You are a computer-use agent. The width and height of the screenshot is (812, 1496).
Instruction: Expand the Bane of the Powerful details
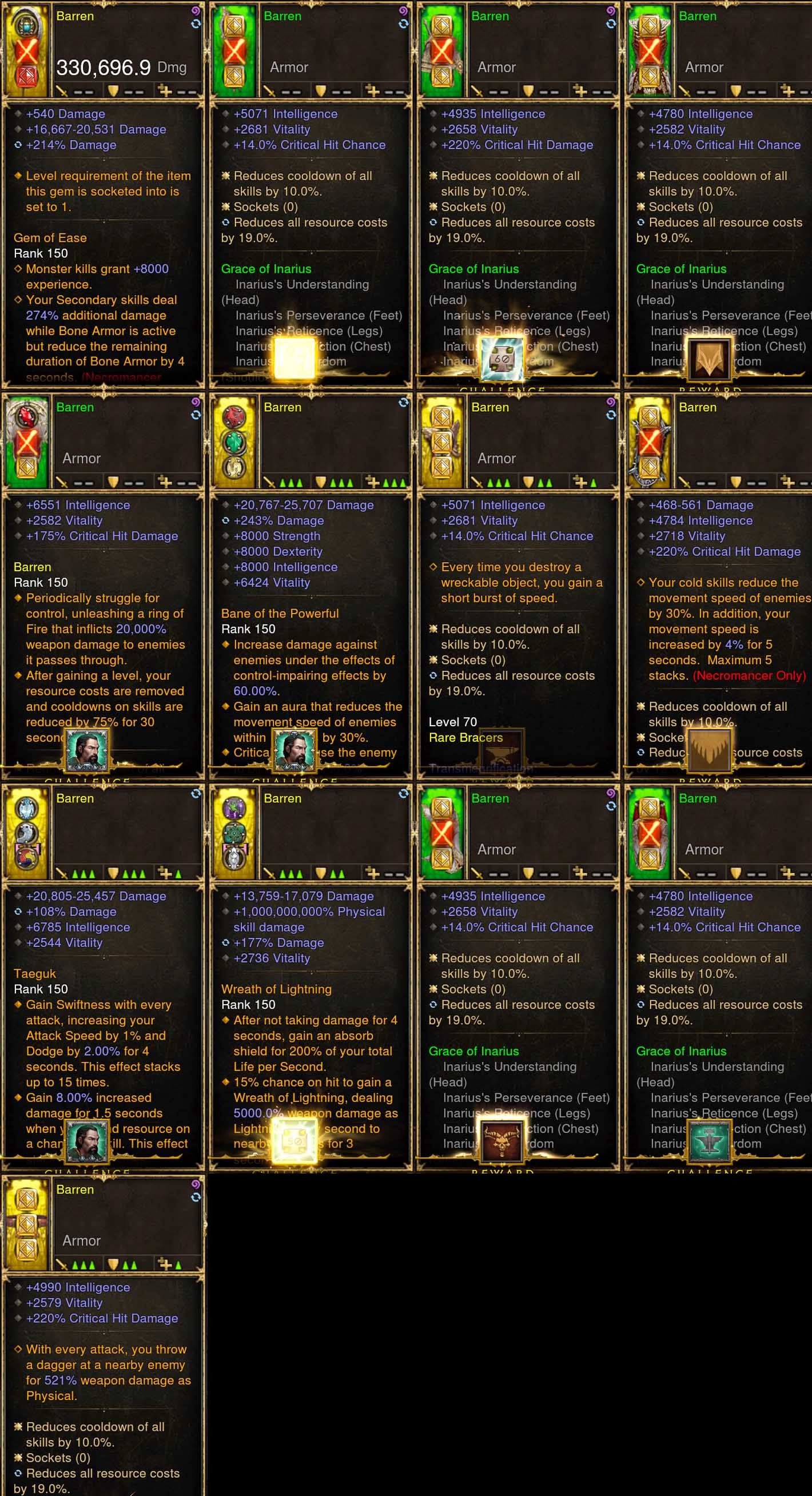point(281,613)
